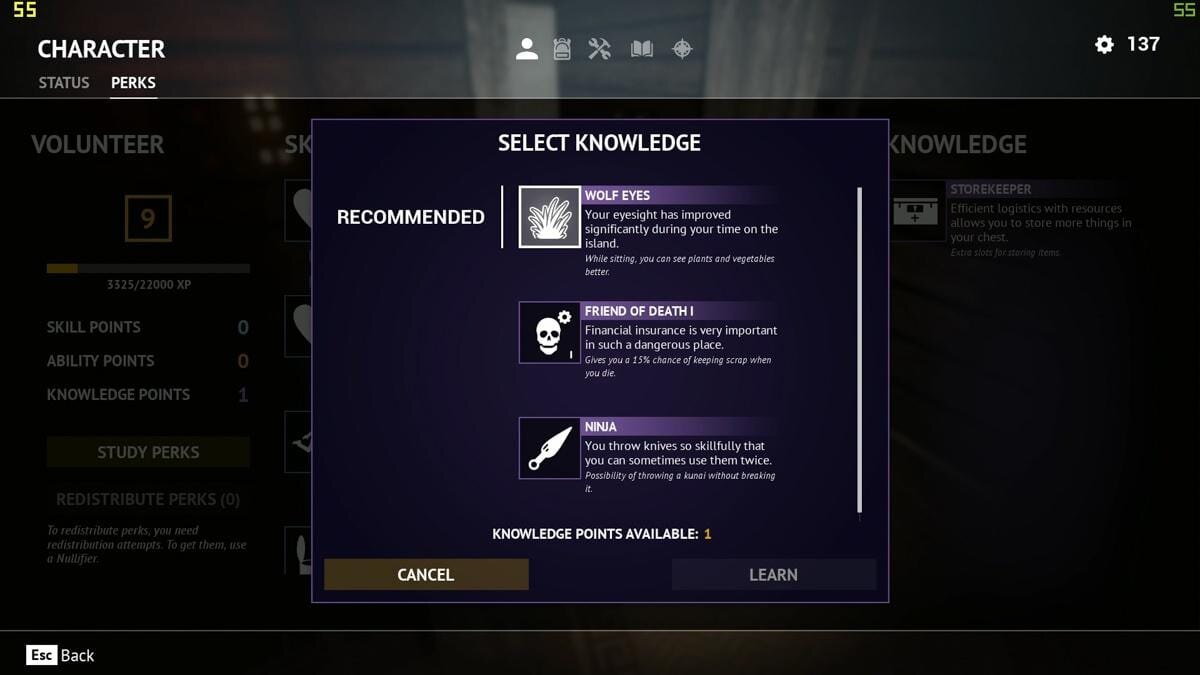Confirm with the Learn button

click(773, 574)
